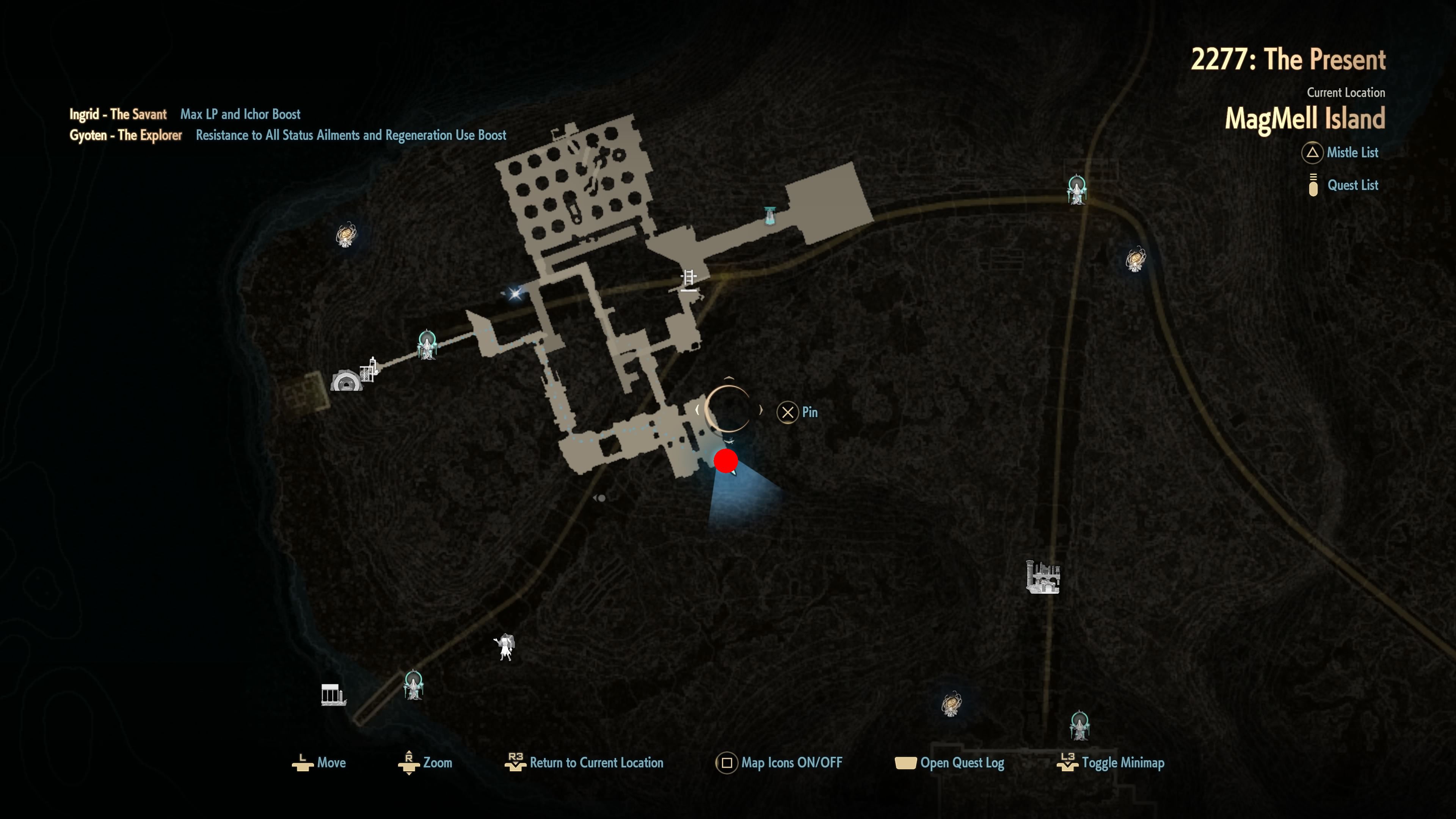Select the Mistle marker beside the stone archway
Screen dimensions: 1456x819
tap(427, 345)
